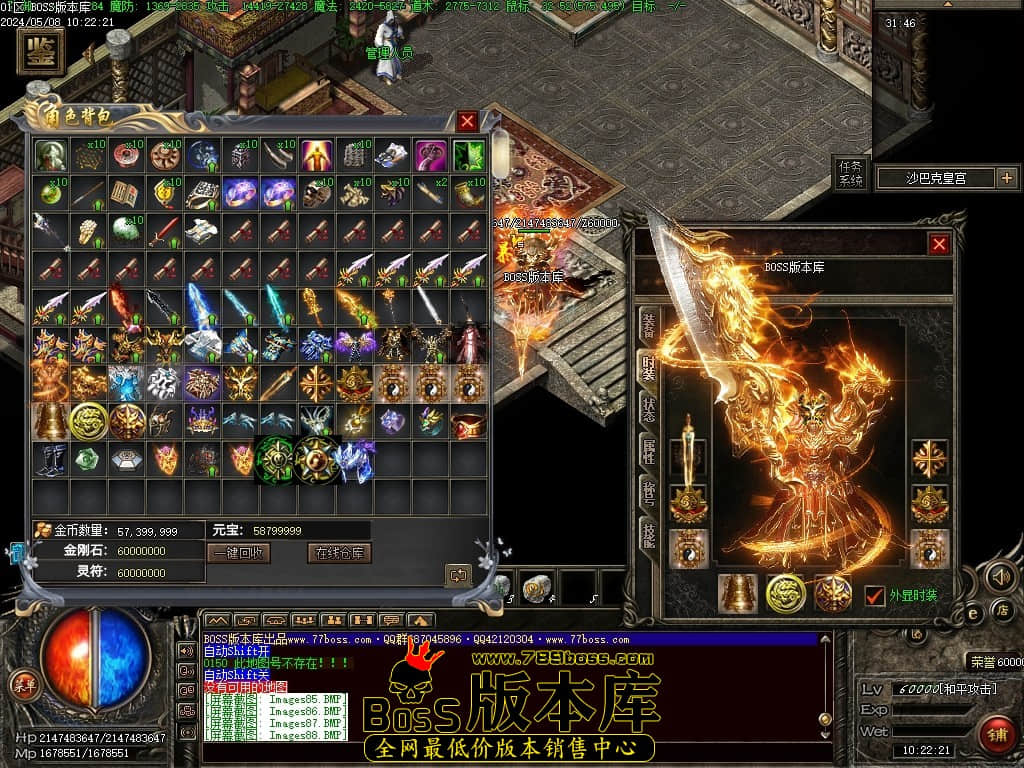Click the backpack sort arrows button
The height and width of the screenshot is (768, 1024).
(458, 574)
